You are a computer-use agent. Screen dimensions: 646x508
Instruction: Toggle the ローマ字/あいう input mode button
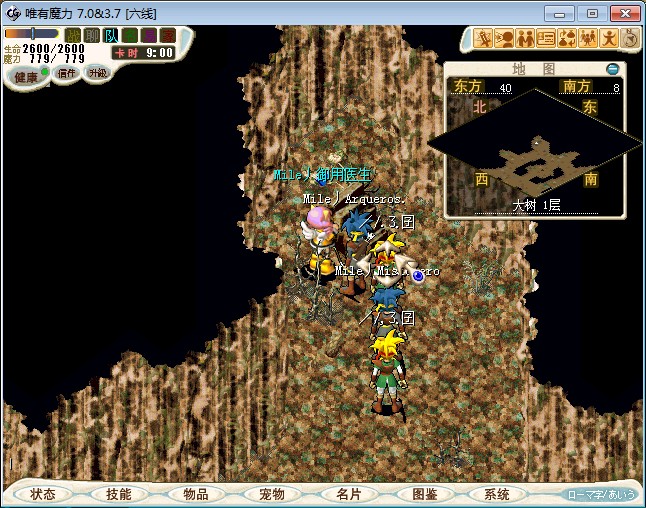601,494
